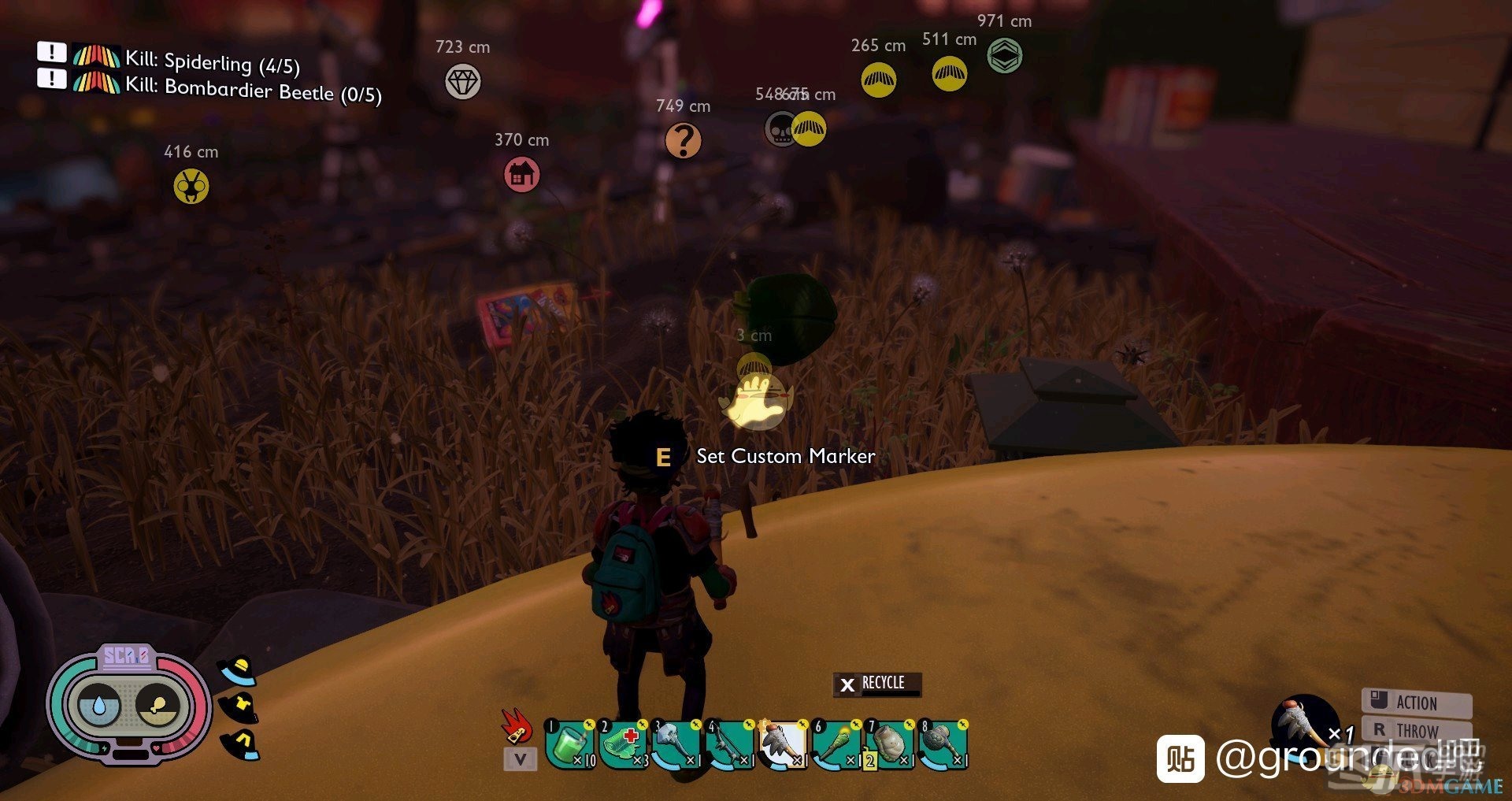Select the yellow marker at 511 cm
The image size is (1512, 801).
point(949,74)
